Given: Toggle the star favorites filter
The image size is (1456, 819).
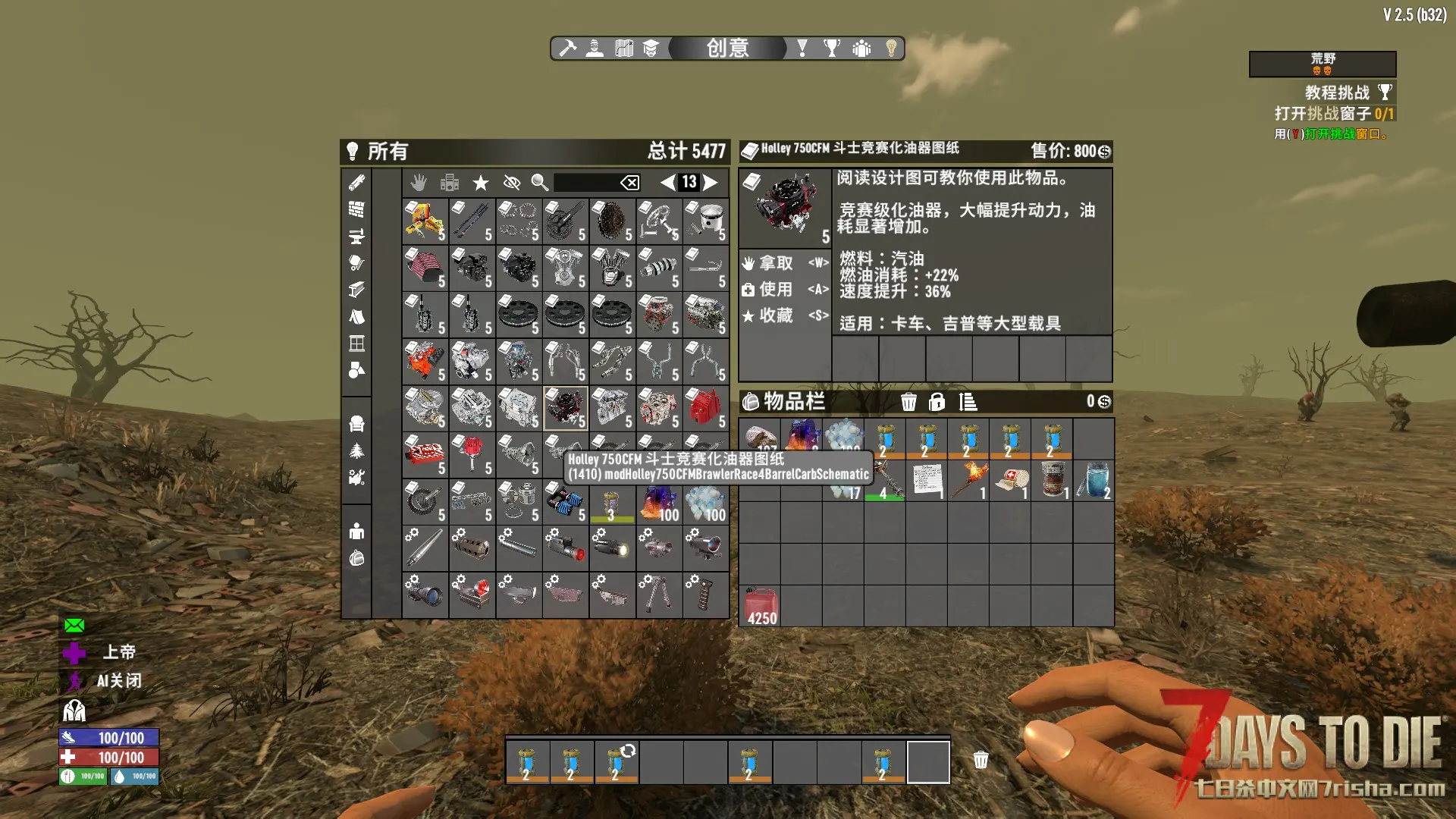Looking at the screenshot, I should click(481, 183).
